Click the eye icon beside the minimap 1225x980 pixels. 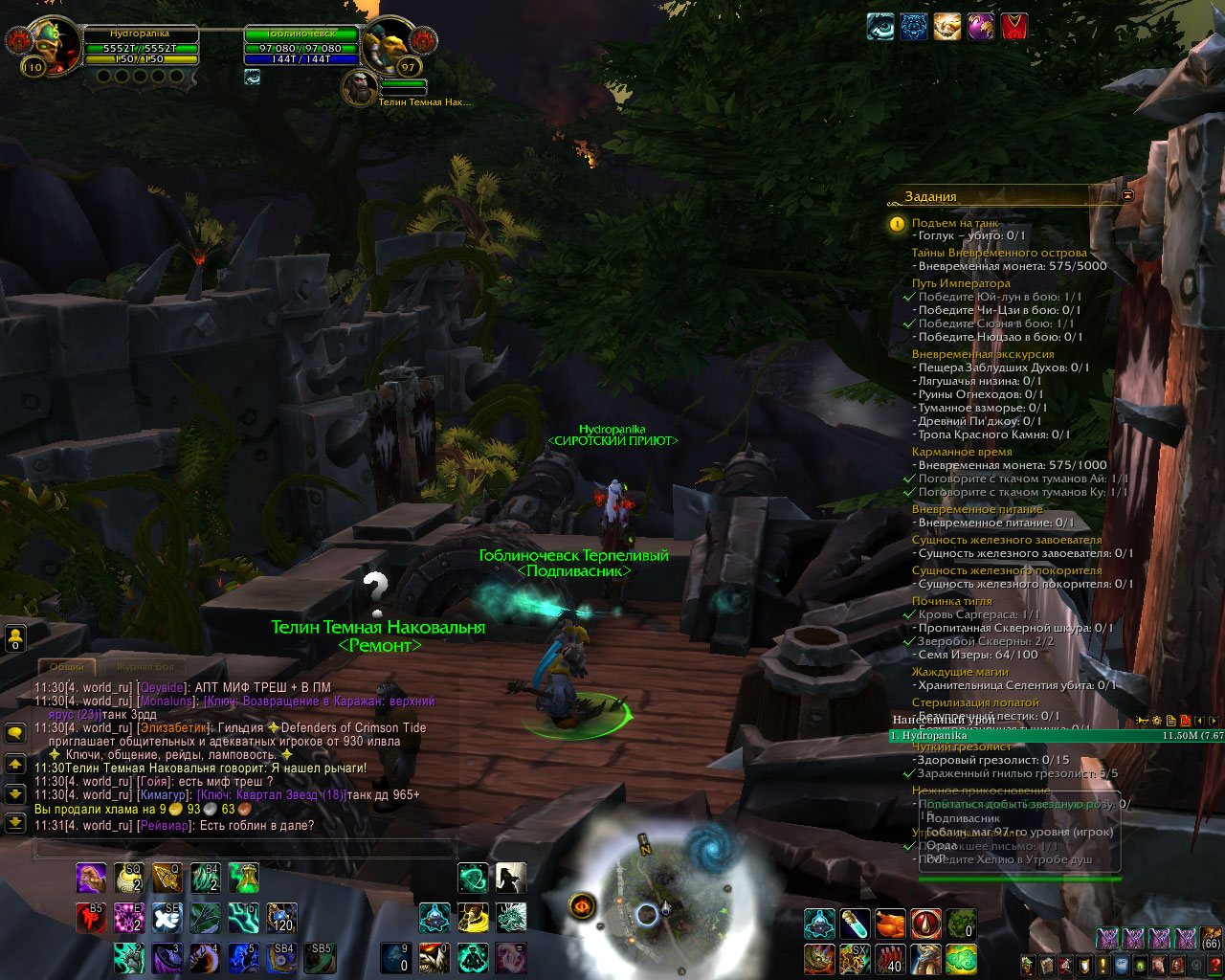584,904
